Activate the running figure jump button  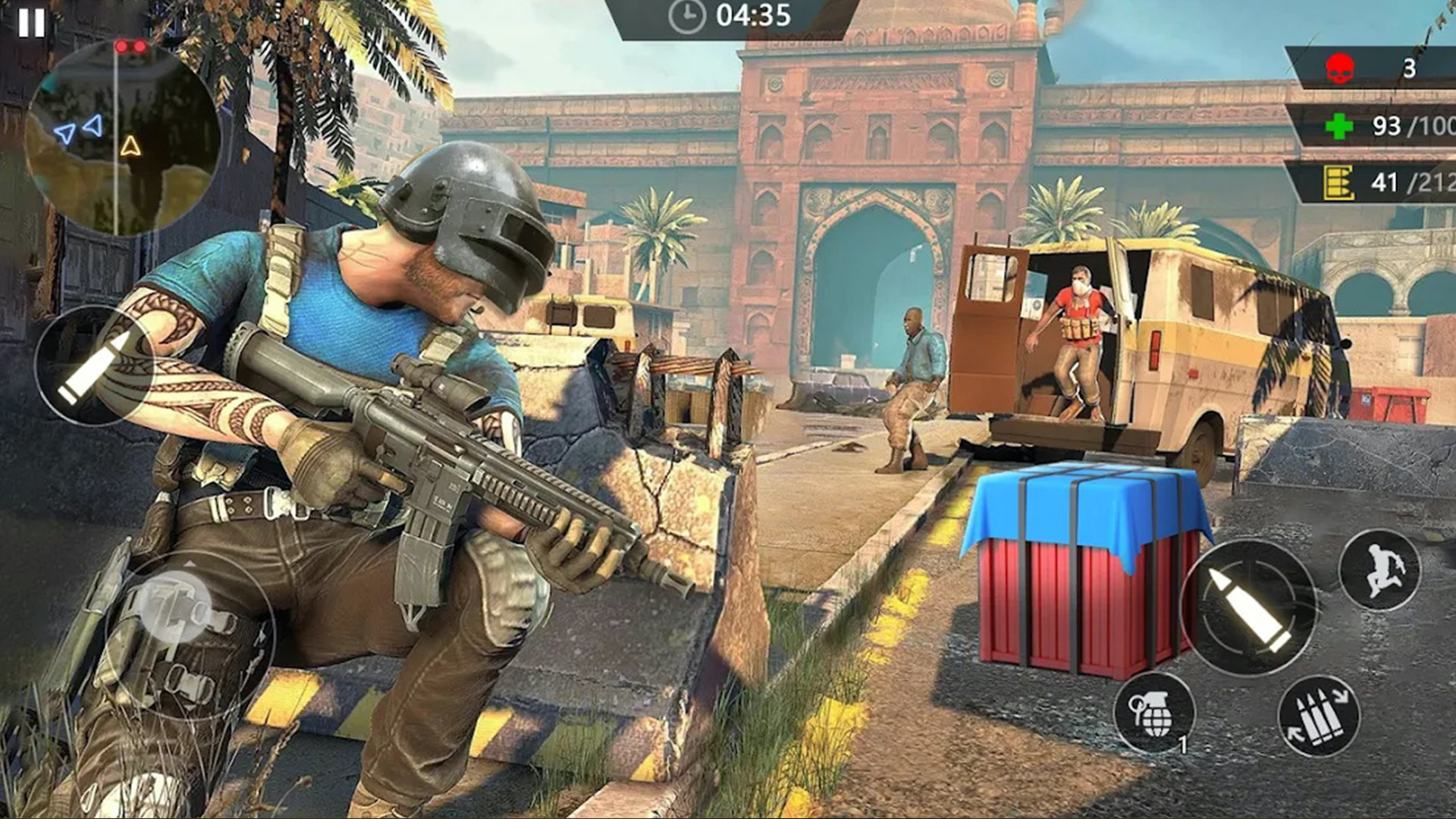(1379, 570)
